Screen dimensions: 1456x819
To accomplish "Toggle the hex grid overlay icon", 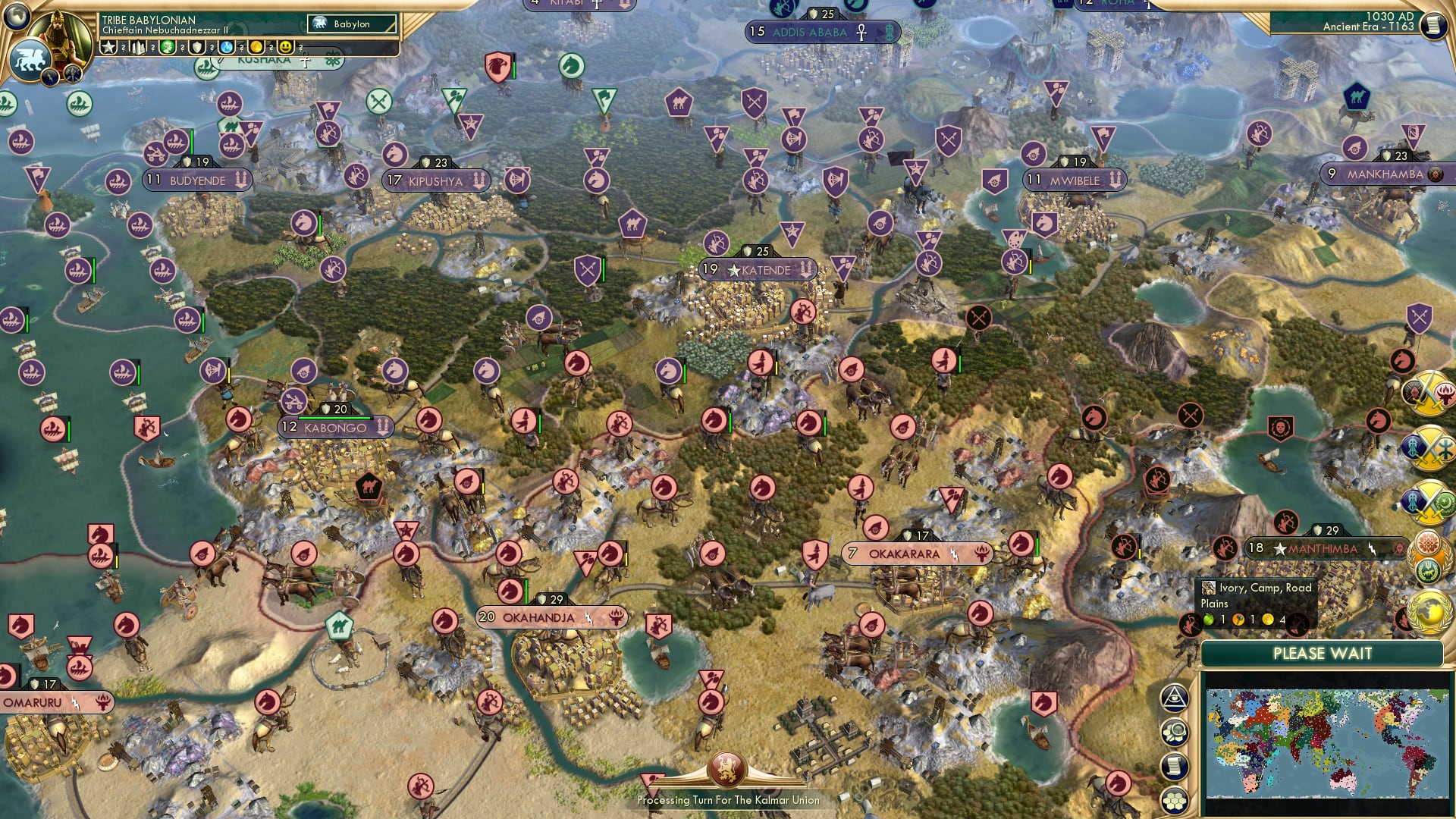I will tap(1174, 801).
